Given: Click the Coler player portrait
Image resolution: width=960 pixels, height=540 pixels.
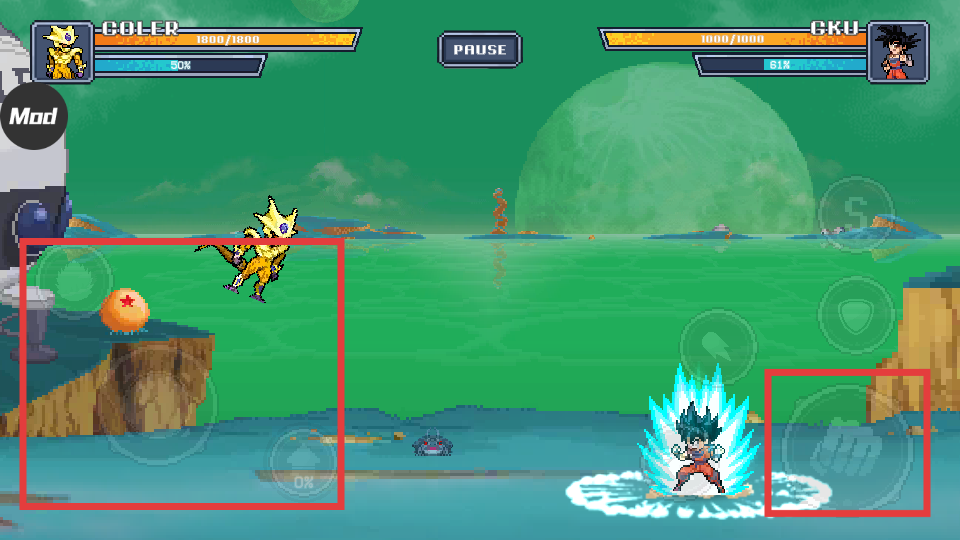Looking at the screenshot, I should [x=62, y=51].
